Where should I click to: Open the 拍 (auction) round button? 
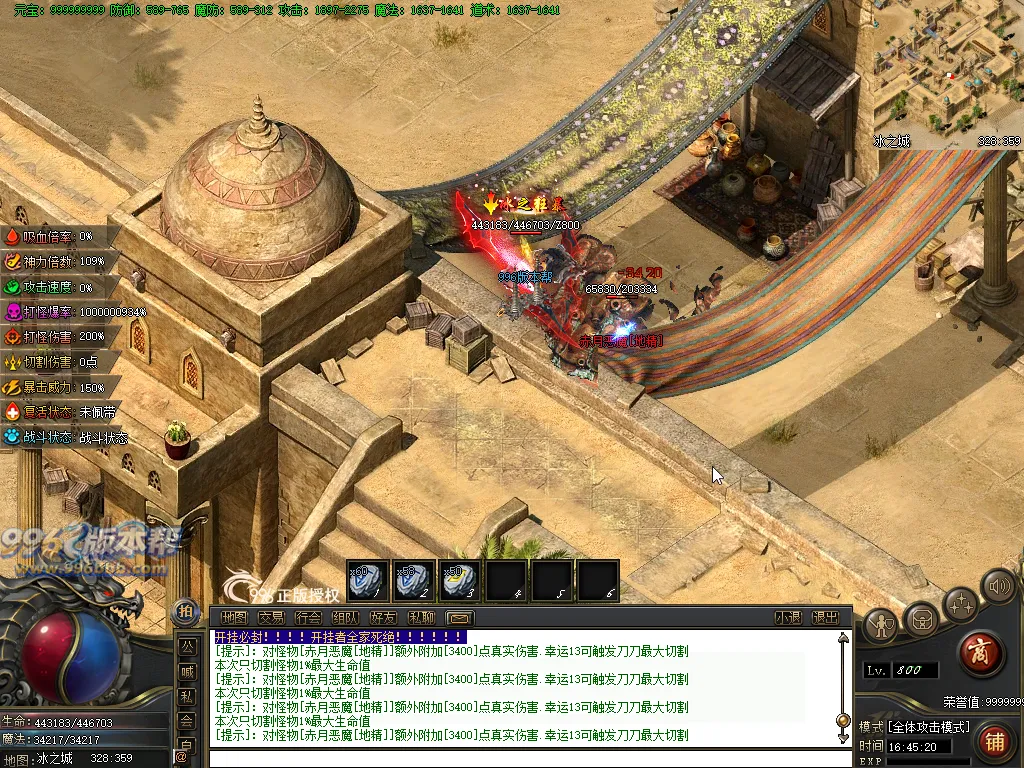185,610
